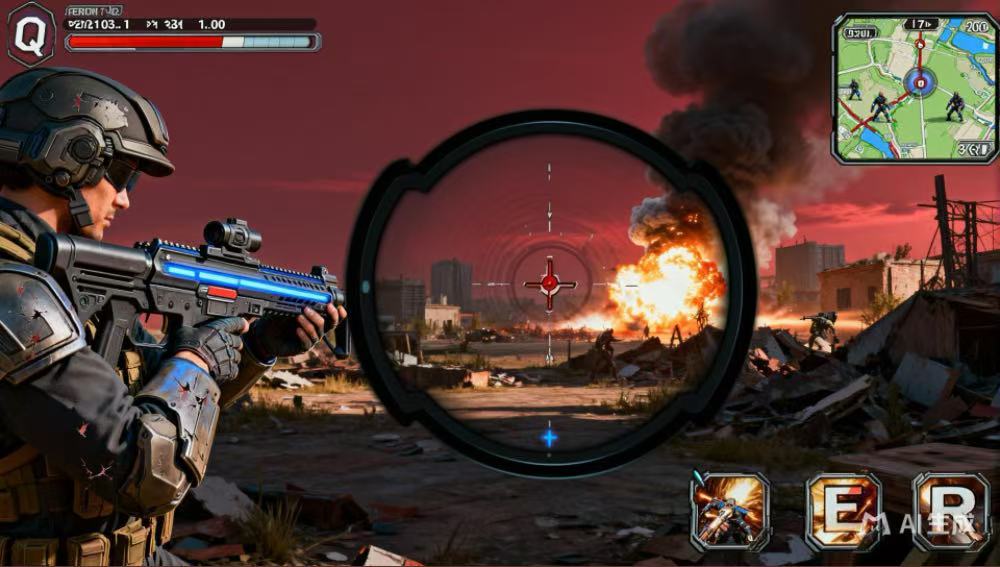Open the minimap
The width and height of the screenshot is (1000, 567).
click(x=914, y=88)
